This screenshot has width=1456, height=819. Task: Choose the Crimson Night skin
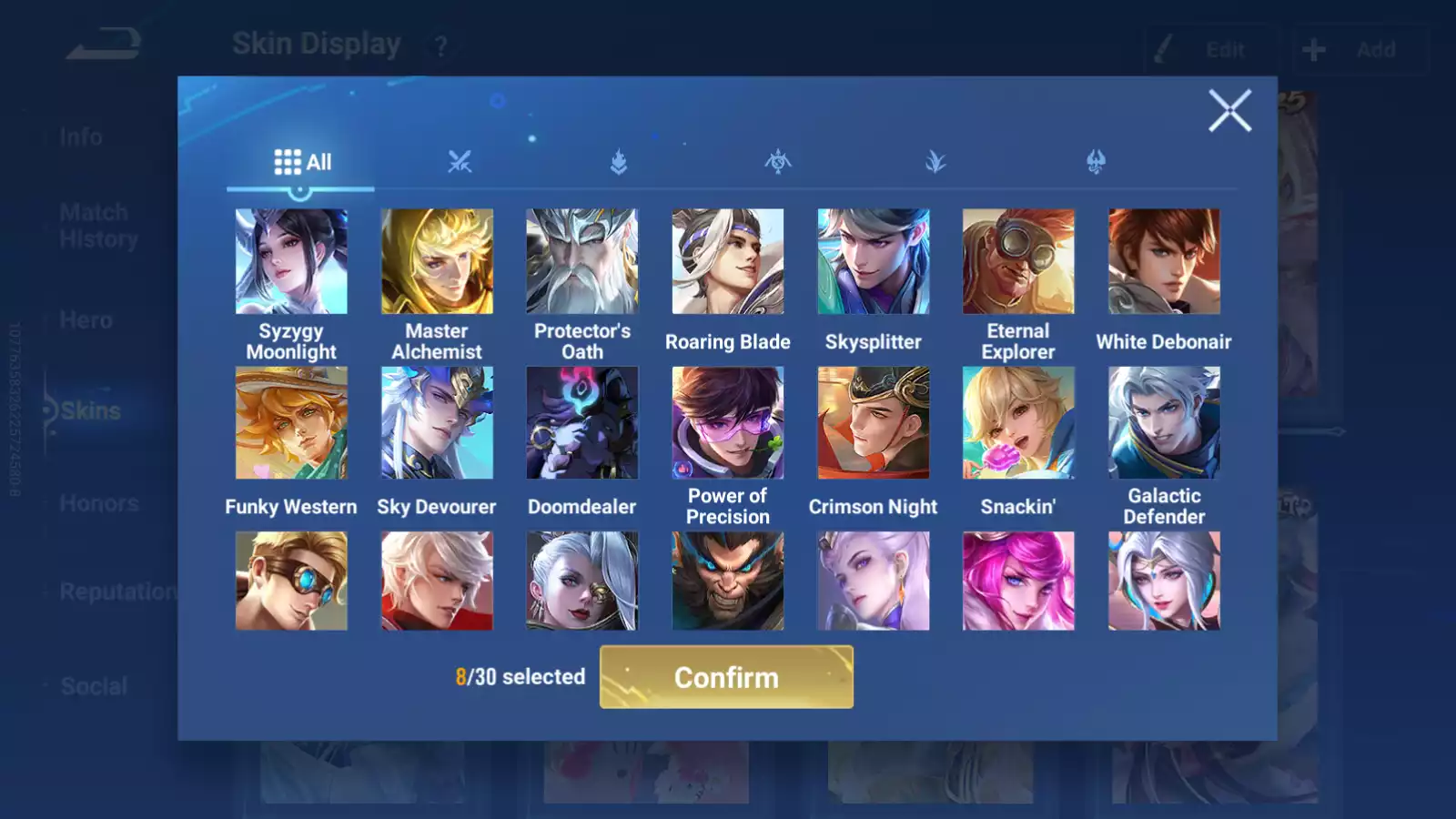[x=874, y=423]
